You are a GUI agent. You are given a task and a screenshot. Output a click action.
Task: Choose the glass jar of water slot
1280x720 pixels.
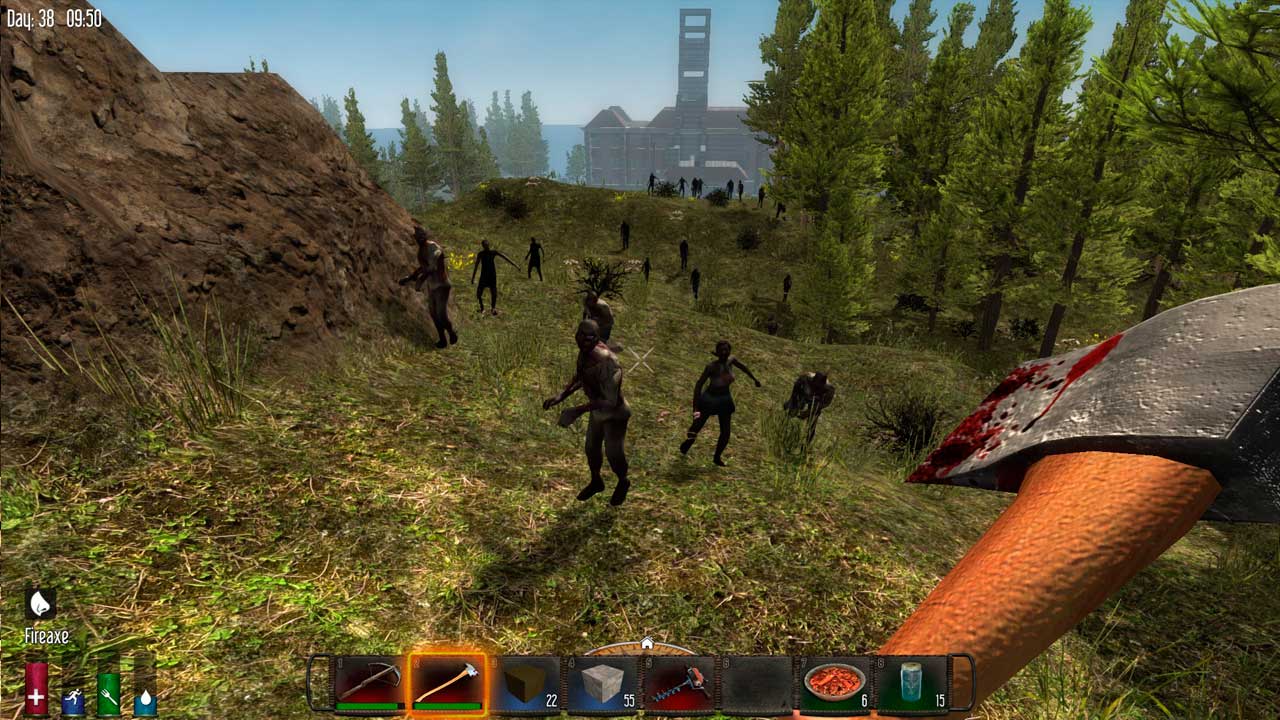[911, 684]
